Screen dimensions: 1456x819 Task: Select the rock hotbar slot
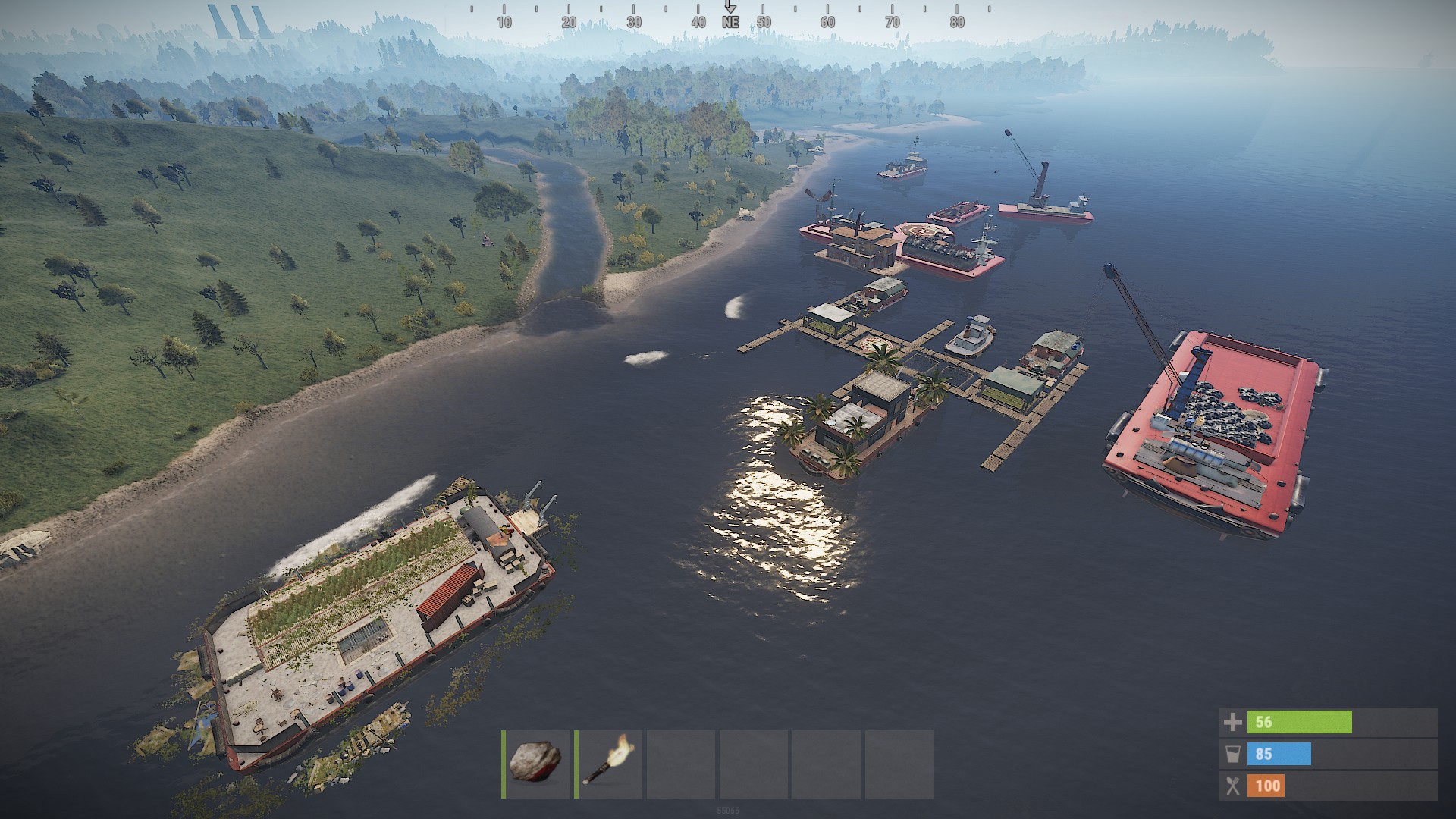tap(536, 763)
